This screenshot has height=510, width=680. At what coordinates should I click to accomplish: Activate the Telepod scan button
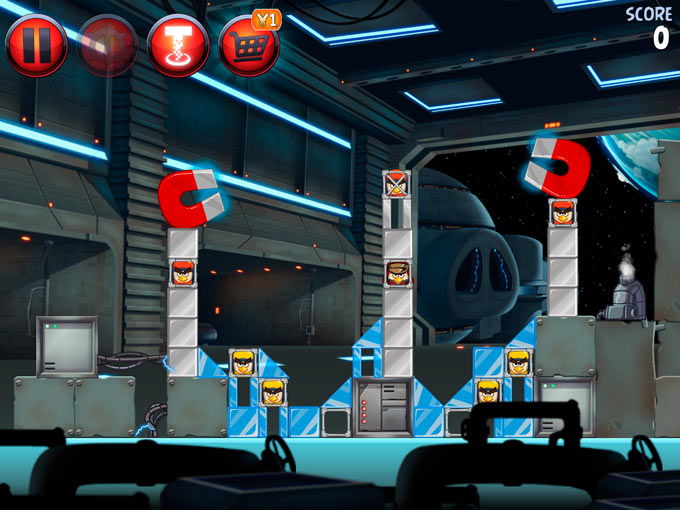[x=178, y=45]
